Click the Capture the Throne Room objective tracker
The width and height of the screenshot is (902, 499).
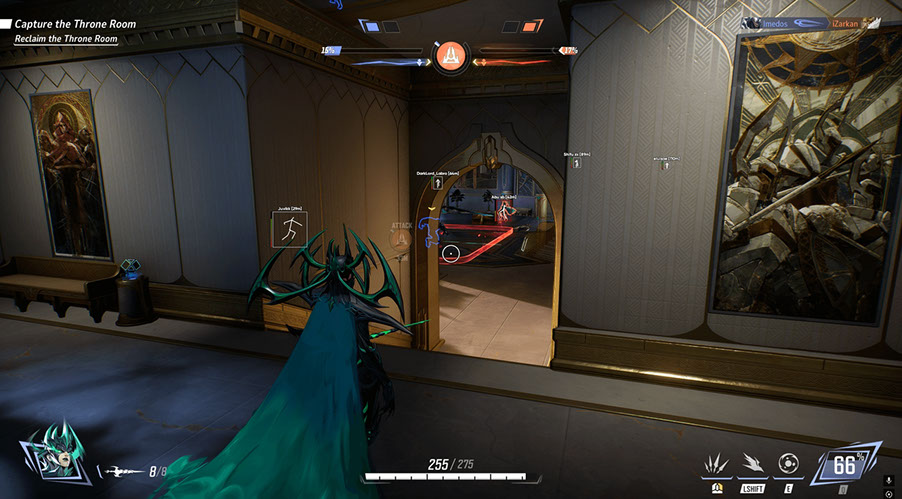pos(74,23)
